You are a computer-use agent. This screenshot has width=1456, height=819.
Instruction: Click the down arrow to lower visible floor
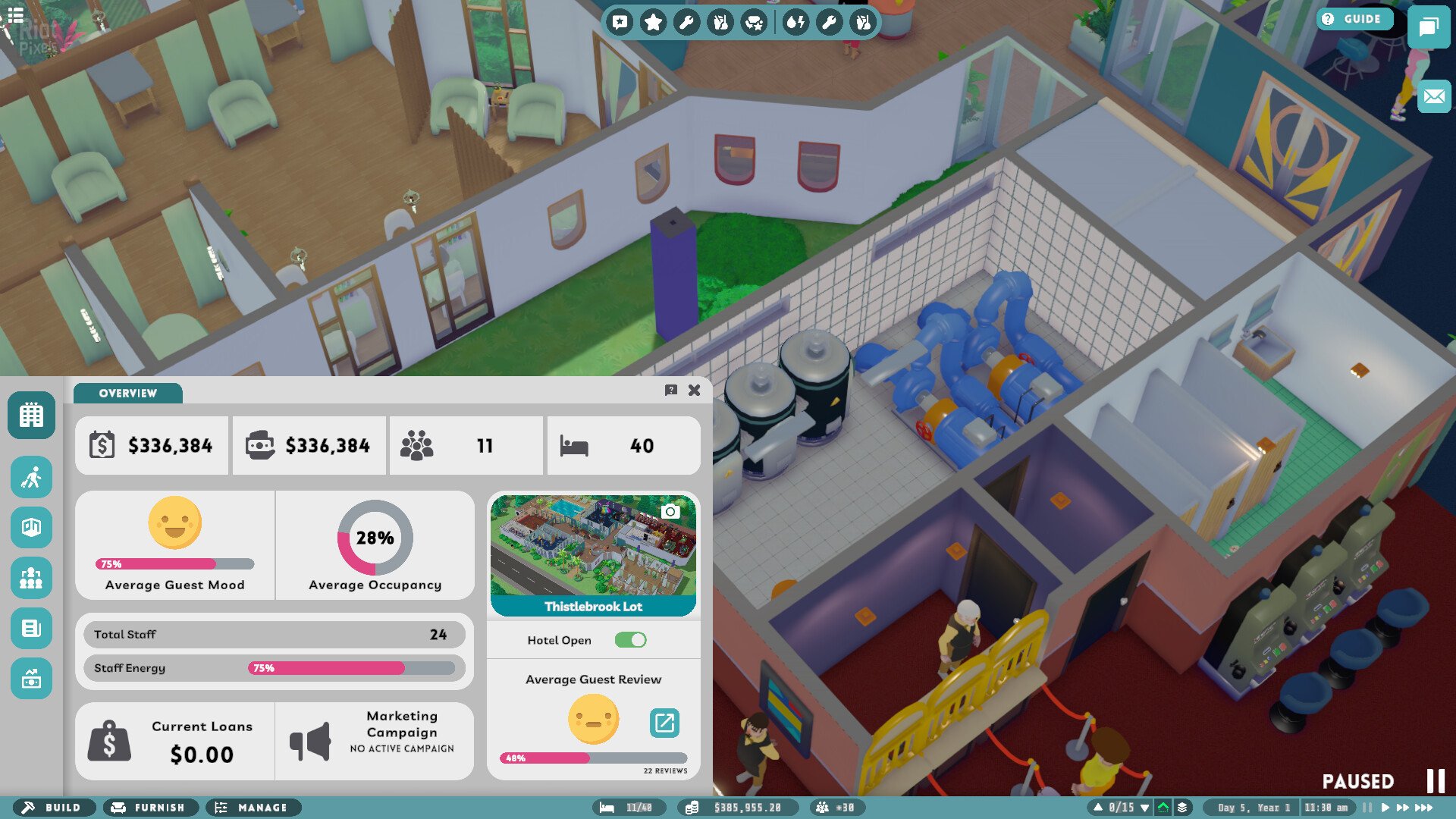[1144, 808]
